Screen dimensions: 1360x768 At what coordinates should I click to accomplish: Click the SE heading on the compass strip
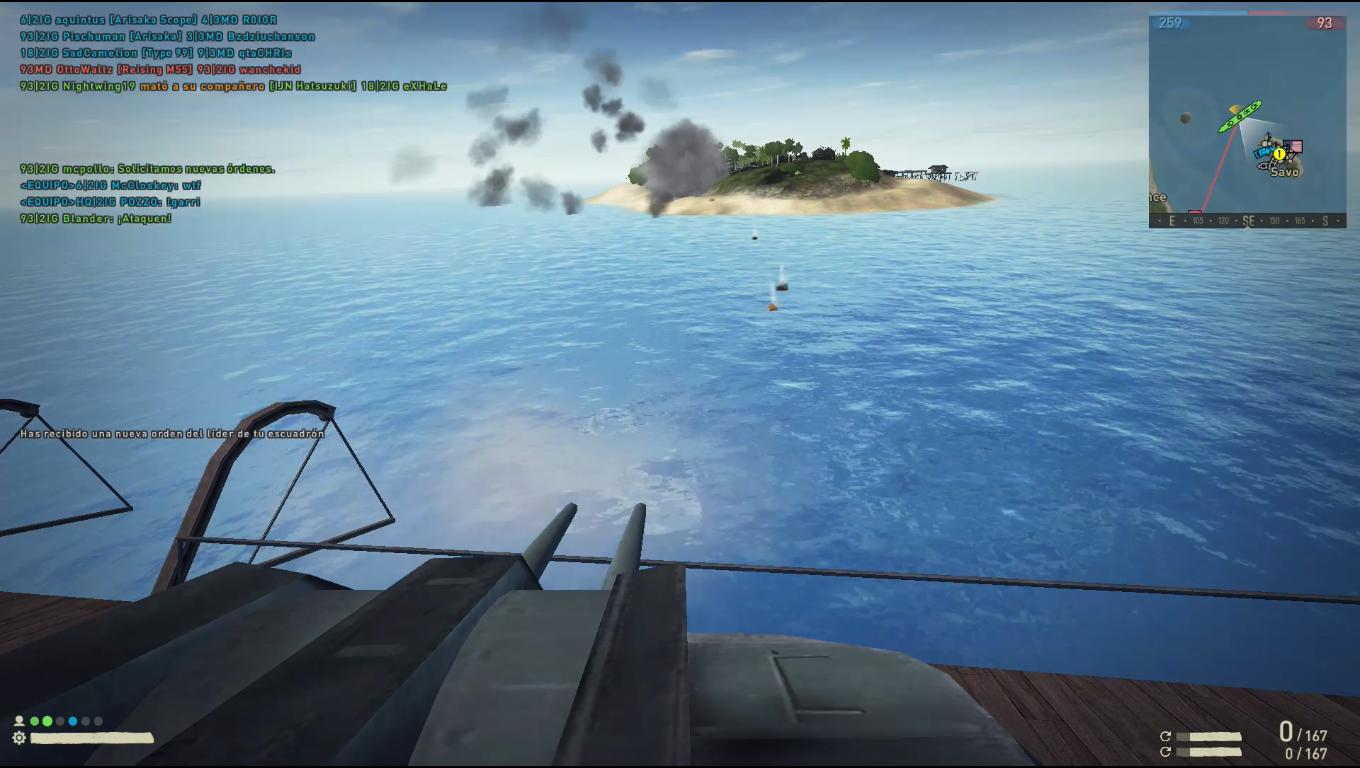click(x=1248, y=221)
